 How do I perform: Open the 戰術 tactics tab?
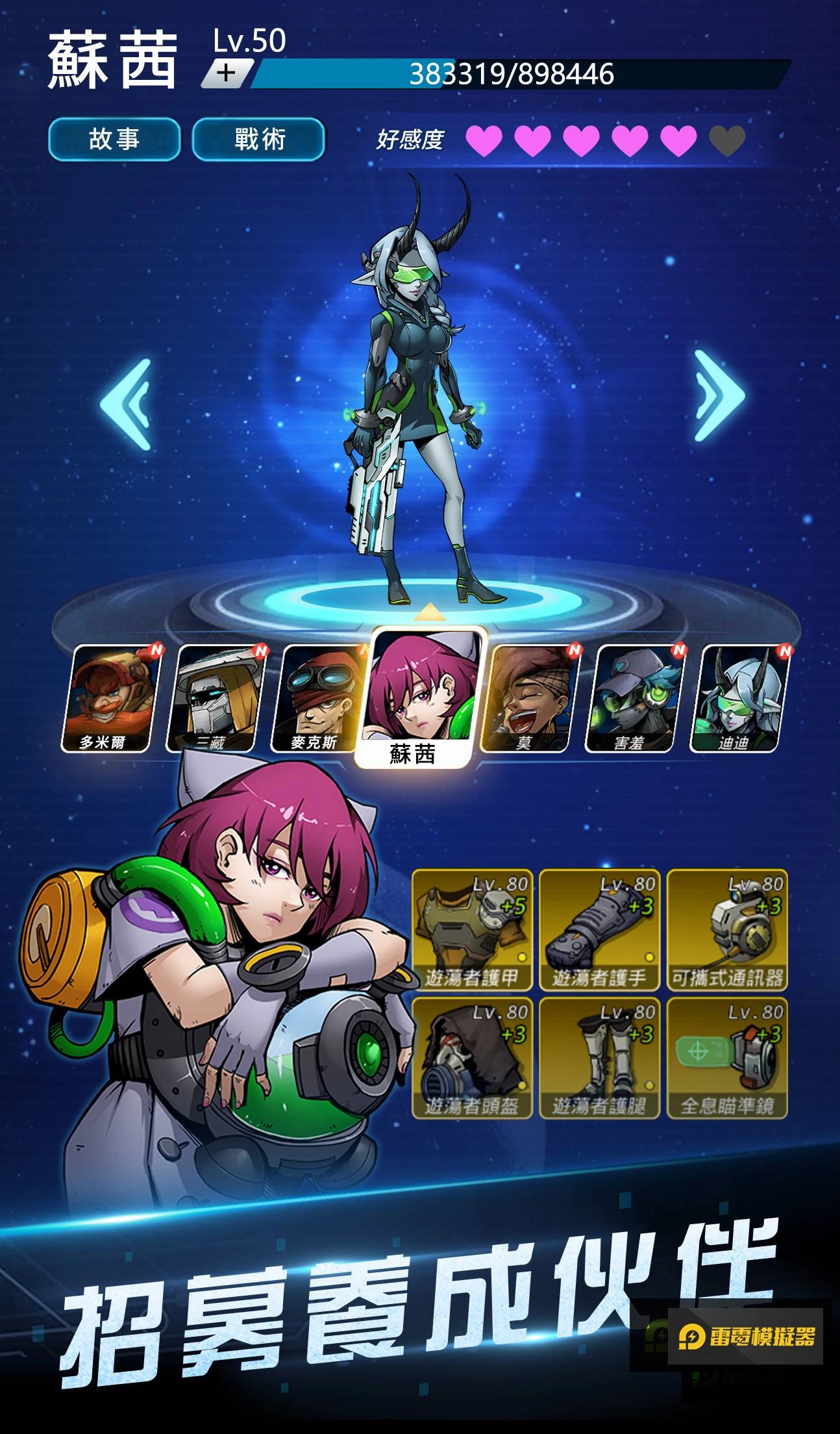coord(258,138)
